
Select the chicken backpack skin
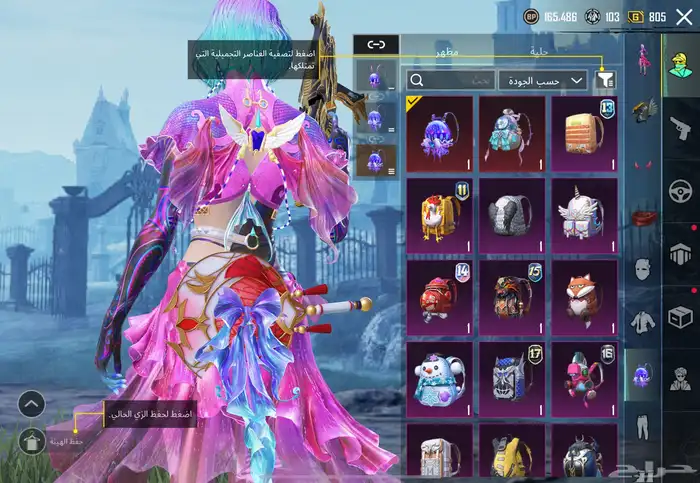(x=441, y=215)
